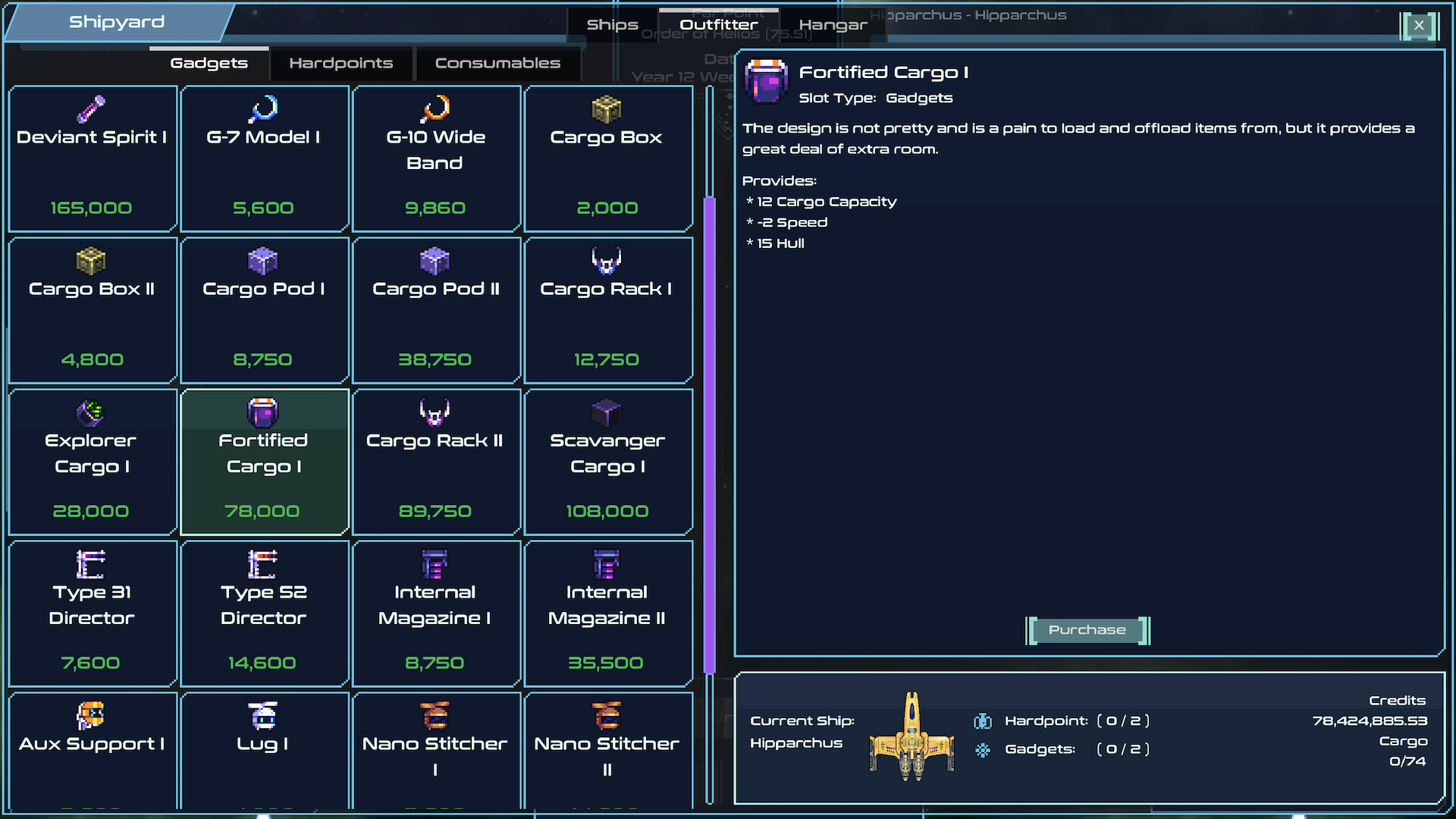1456x819 pixels.
Task: Click the Lug I gadget icon
Action: (x=264, y=716)
